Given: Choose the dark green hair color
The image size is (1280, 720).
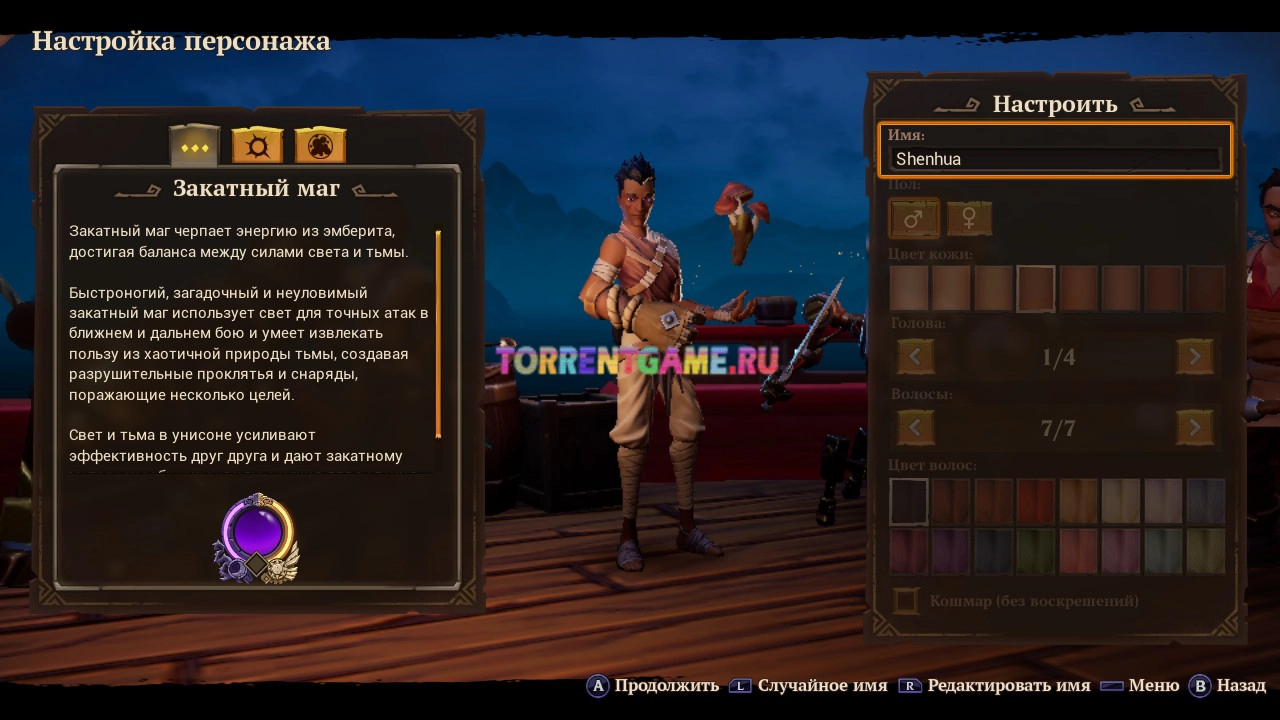Looking at the screenshot, I should click(1036, 551).
